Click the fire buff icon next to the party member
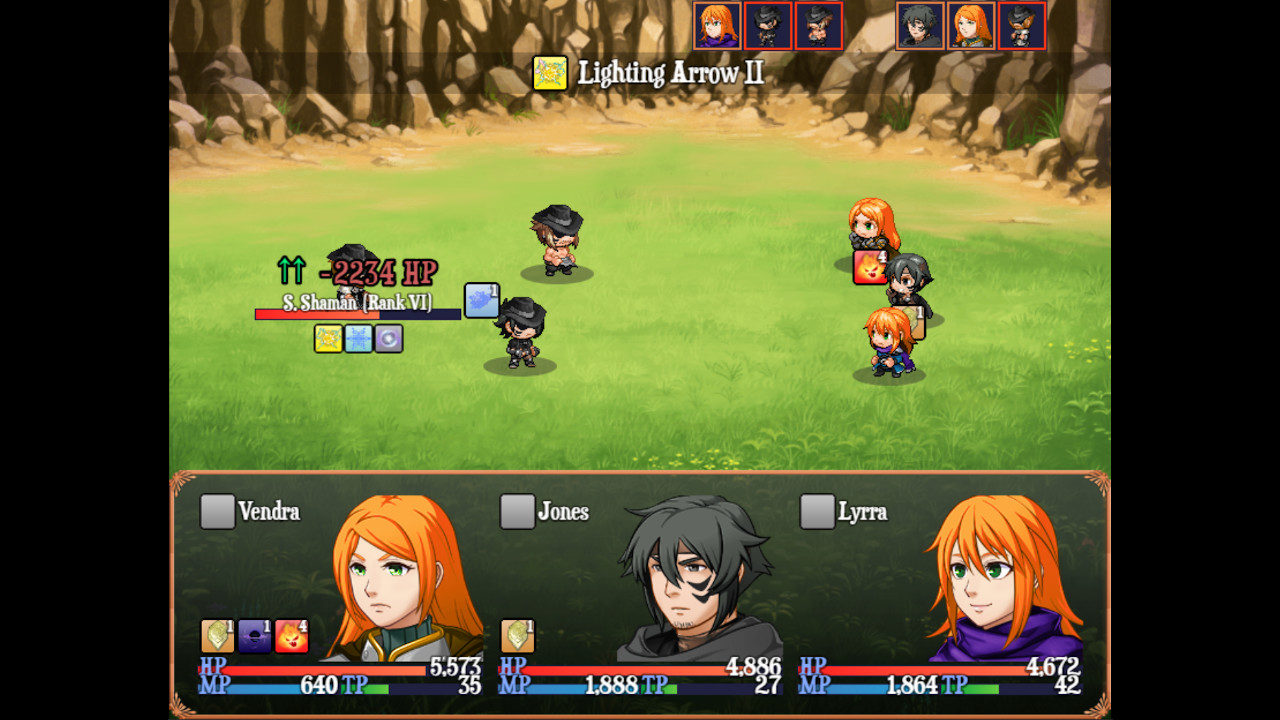Viewport: 1280px width, 720px height. (x=868, y=268)
